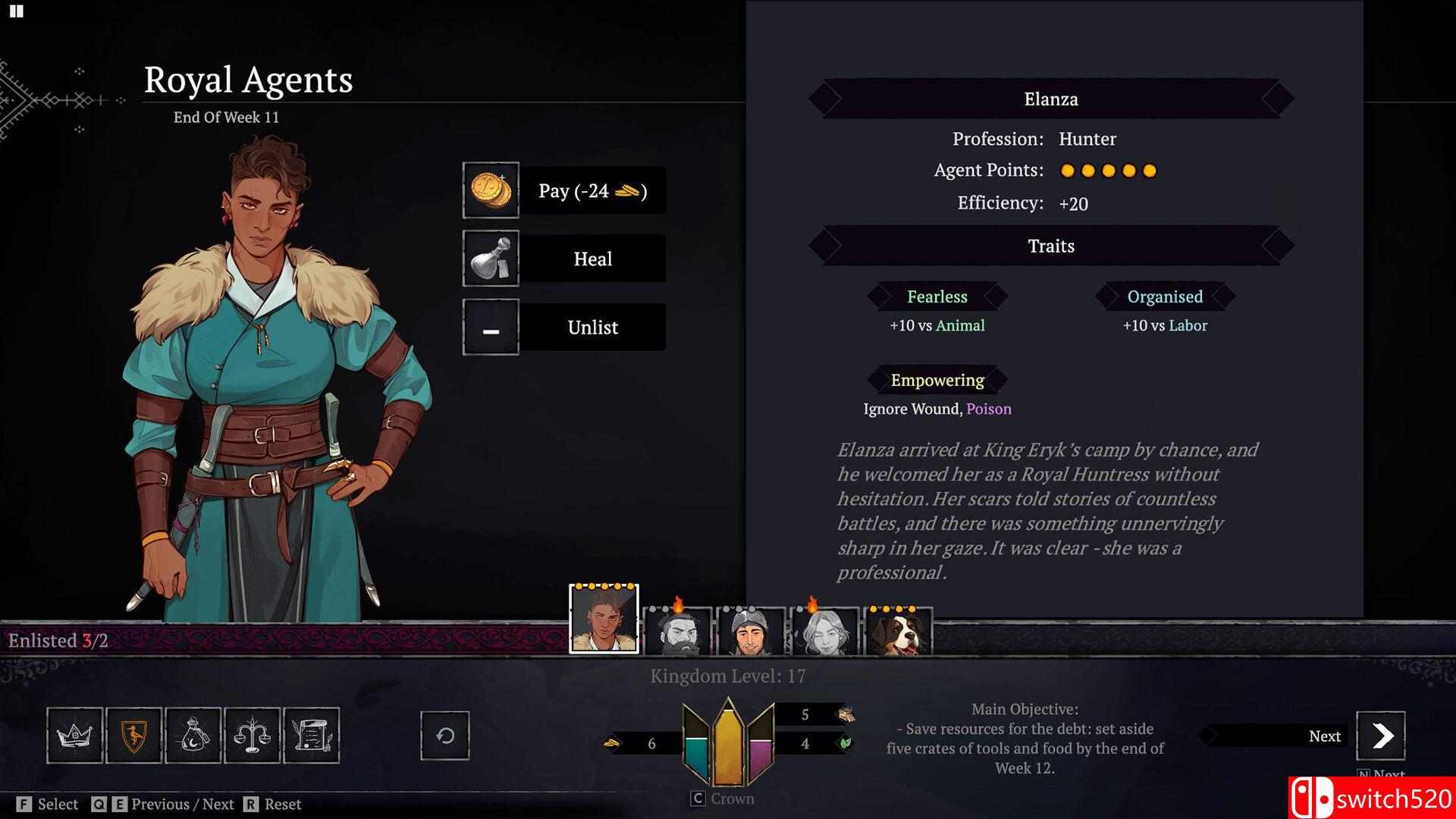Open the Crown emblem display
This screenshot has width=1456, height=819.
pyautogui.click(x=728, y=743)
